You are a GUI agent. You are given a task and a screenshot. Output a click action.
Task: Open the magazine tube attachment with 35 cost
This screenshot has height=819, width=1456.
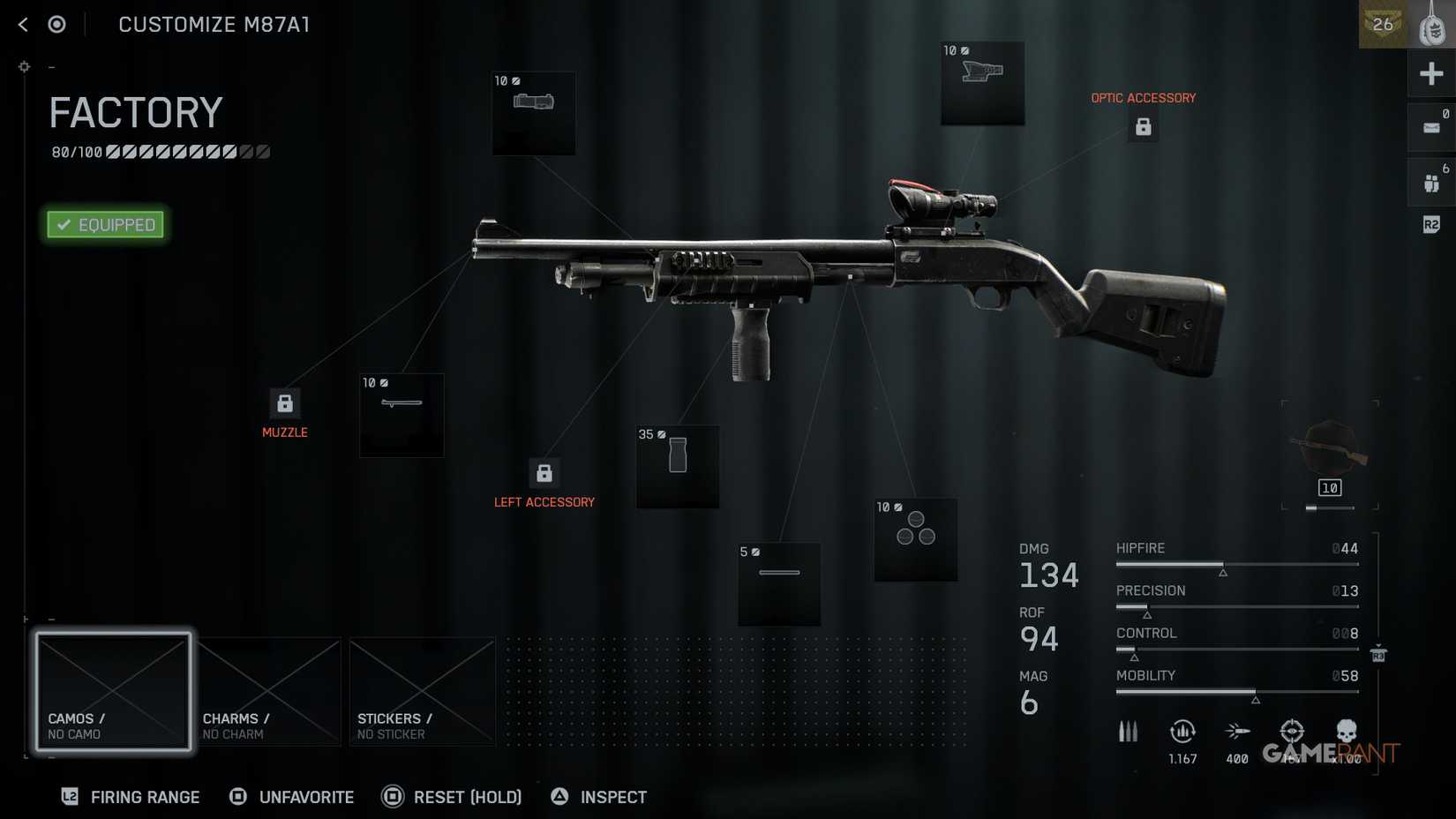pyautogui.click(x=677, y=467)
